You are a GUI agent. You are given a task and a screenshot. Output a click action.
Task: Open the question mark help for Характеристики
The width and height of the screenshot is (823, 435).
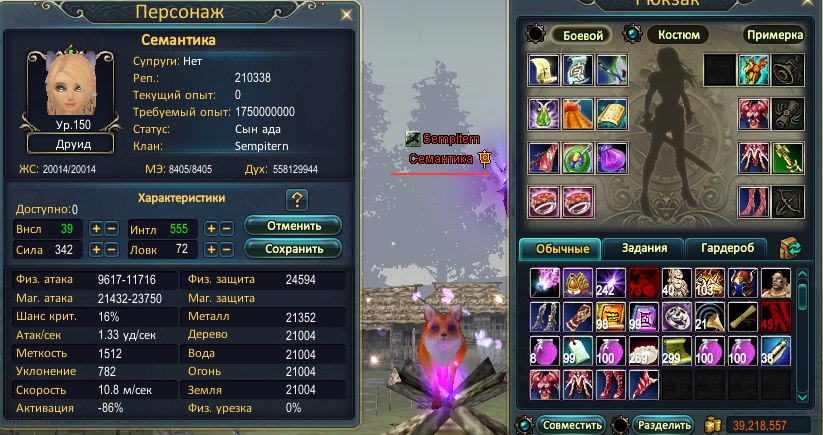pos(296,199)
